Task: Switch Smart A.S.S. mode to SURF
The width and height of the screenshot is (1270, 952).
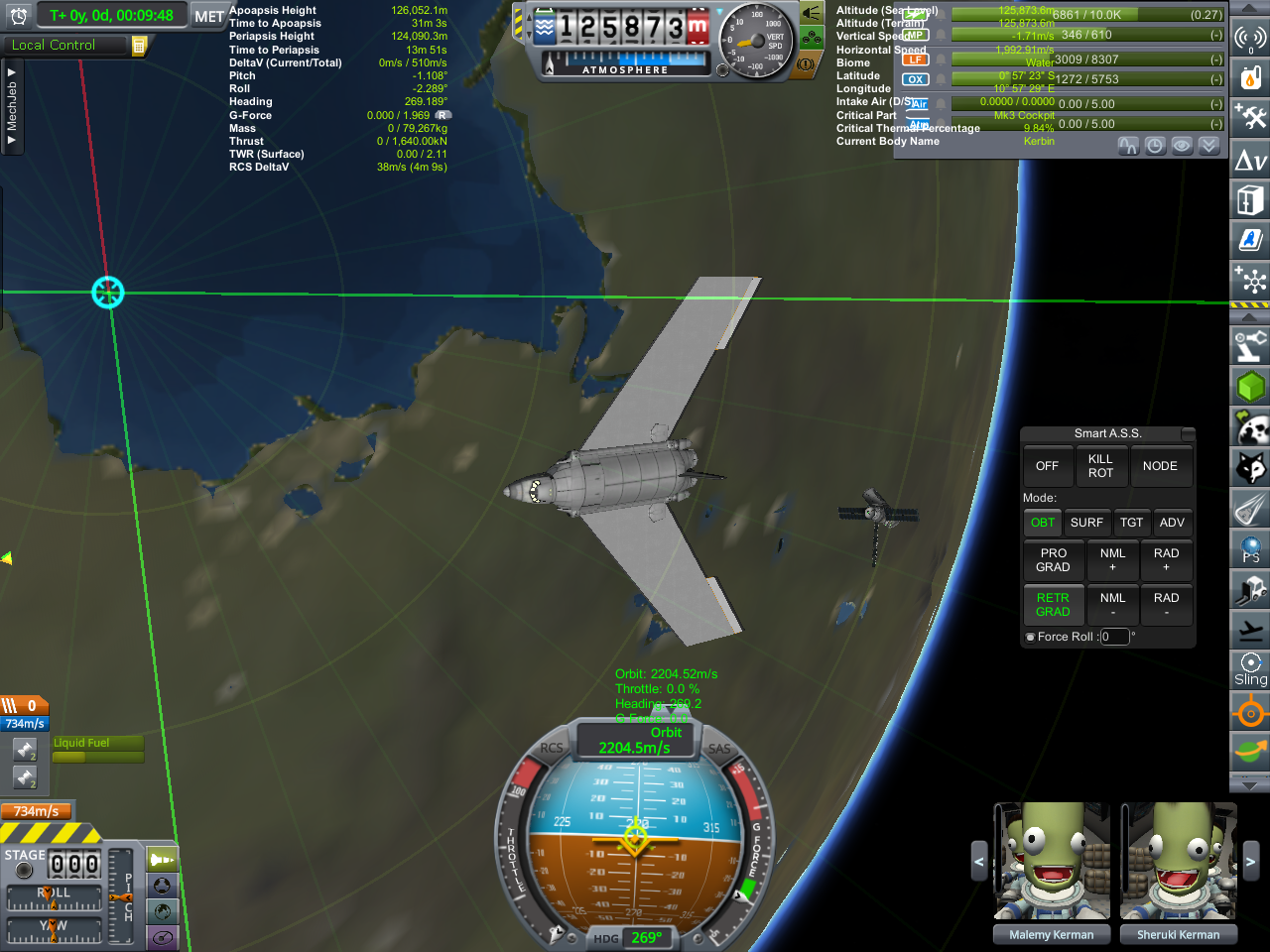Action: click(1086, 523)
